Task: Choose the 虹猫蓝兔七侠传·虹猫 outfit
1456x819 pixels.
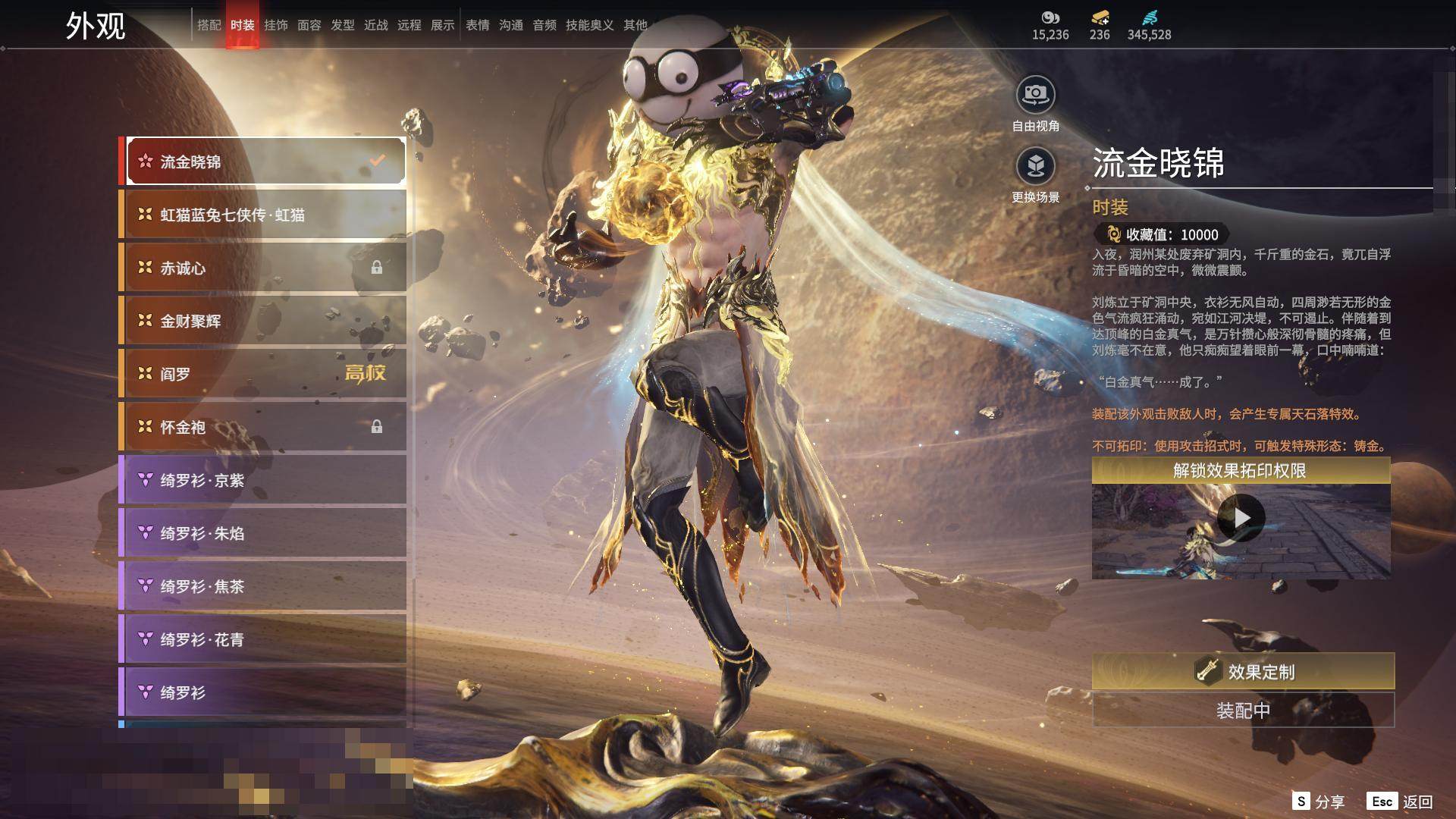Action: (x=265, y=215)
